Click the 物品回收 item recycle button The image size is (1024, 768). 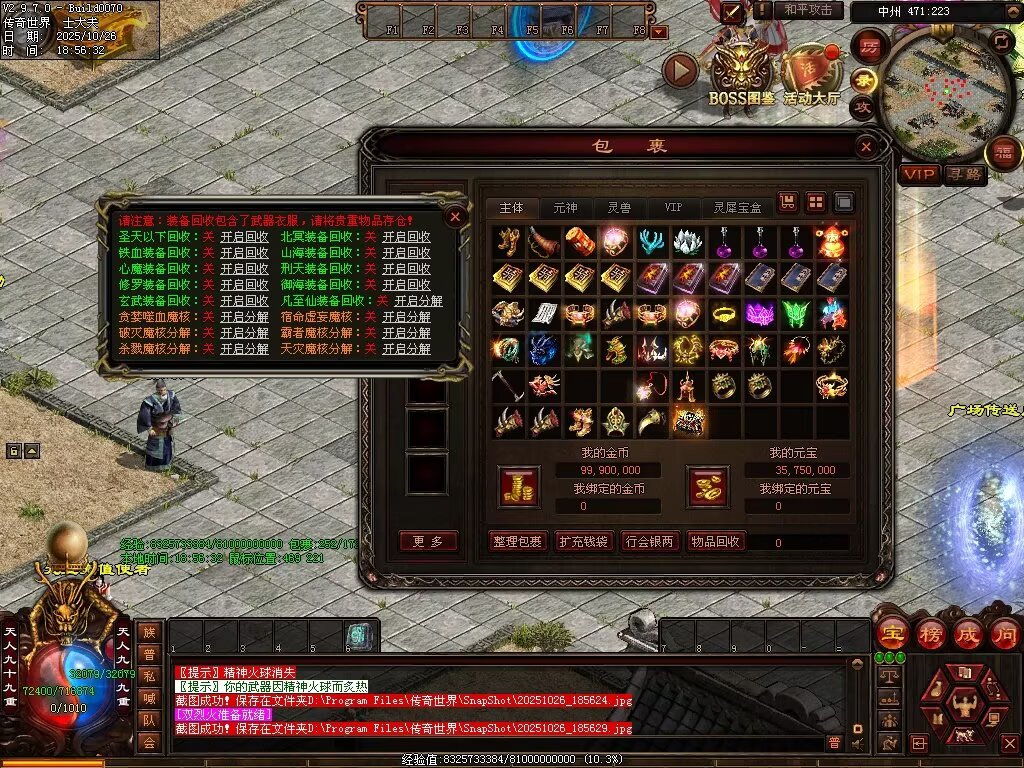click(x=716, y=541)
